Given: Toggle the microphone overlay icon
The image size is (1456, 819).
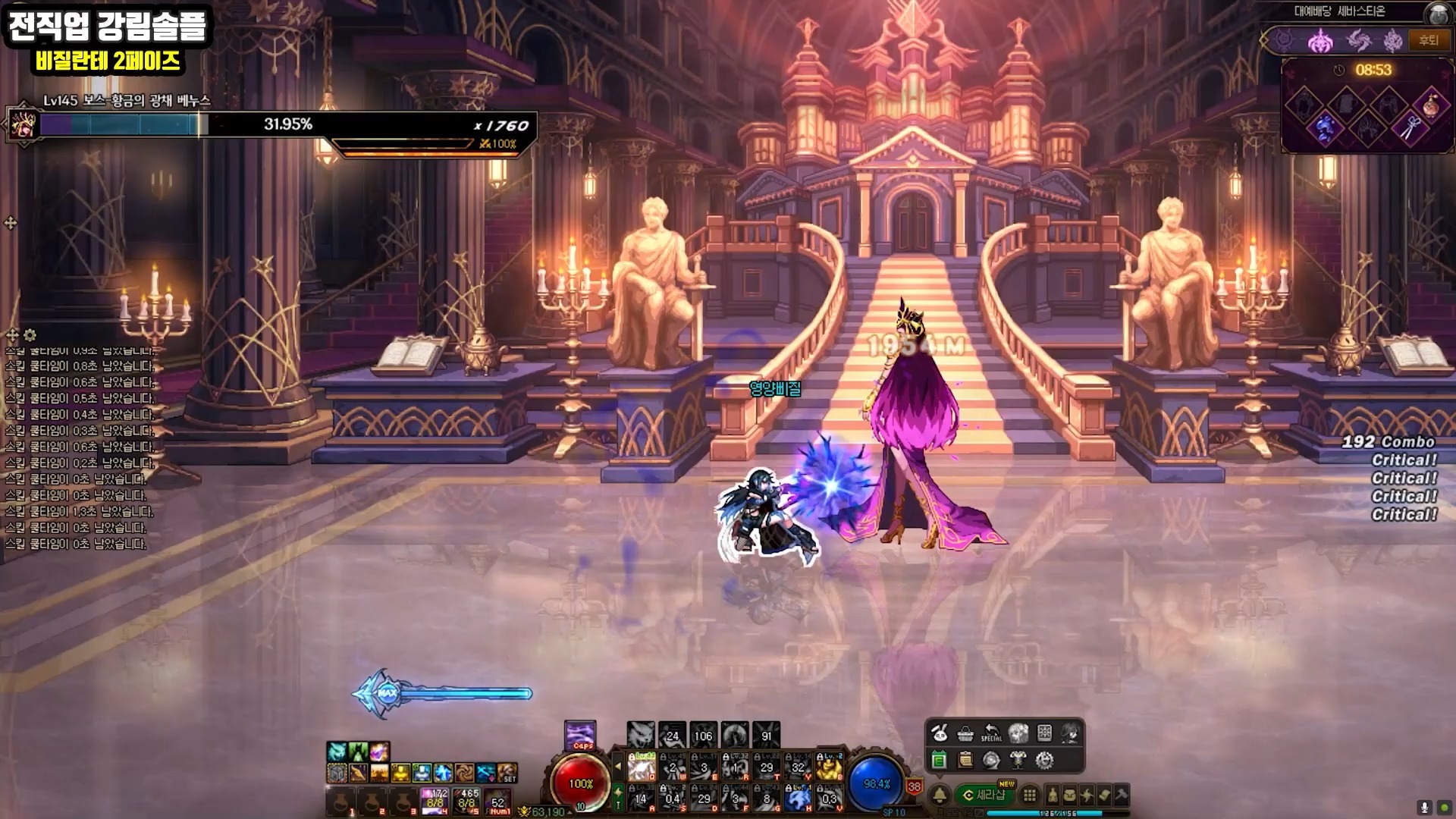Looking at the screenshot, I should pyautogui.click(x=1425, y=808).
